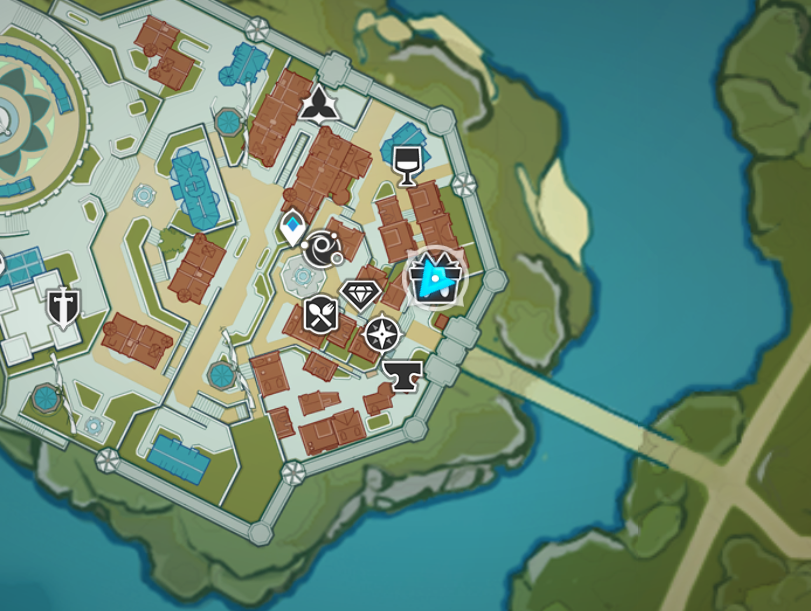Click the sword and shield marker
The image size is (811, 611).
(62, 308)
